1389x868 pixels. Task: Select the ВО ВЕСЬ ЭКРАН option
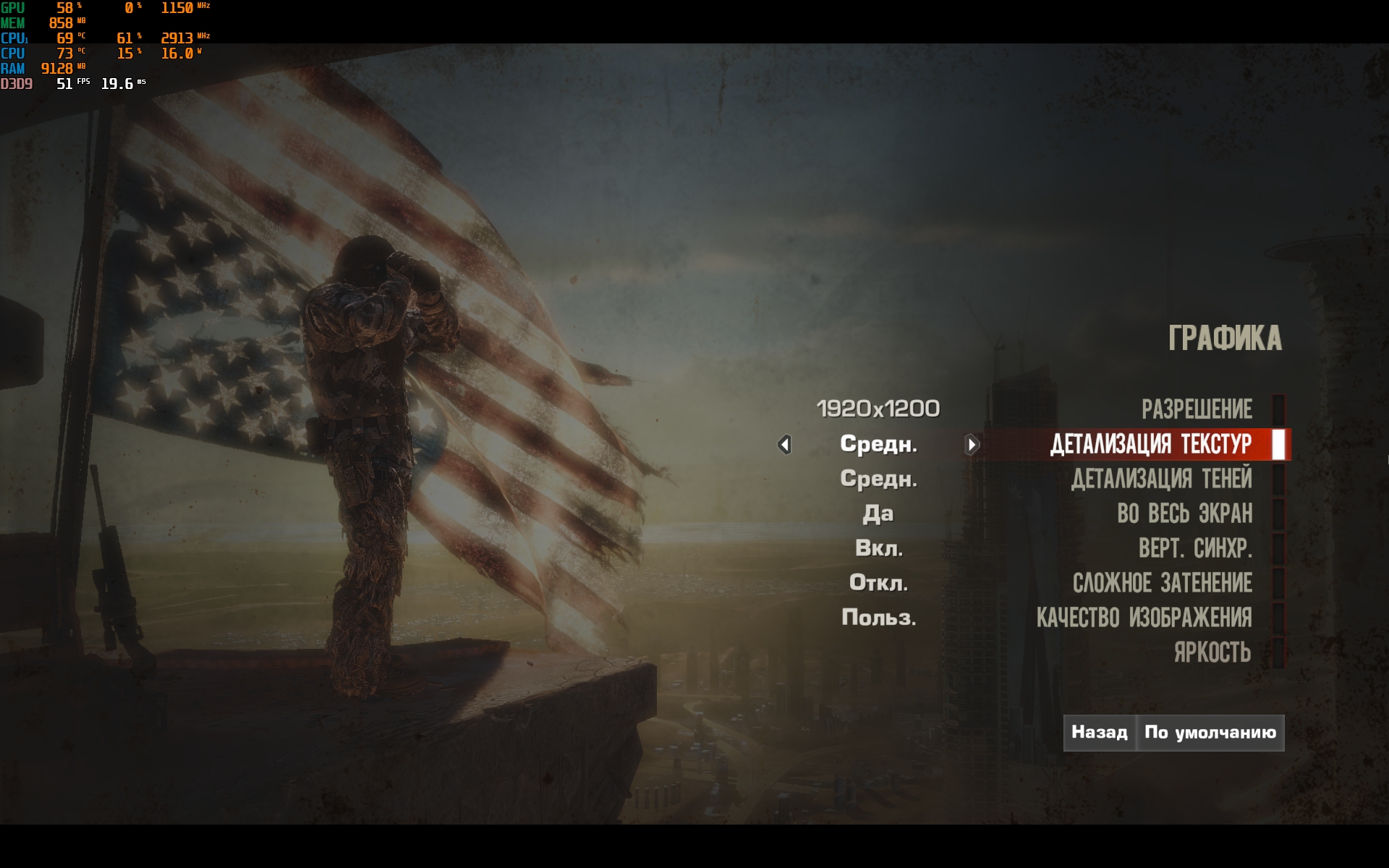pos(1184,514)
